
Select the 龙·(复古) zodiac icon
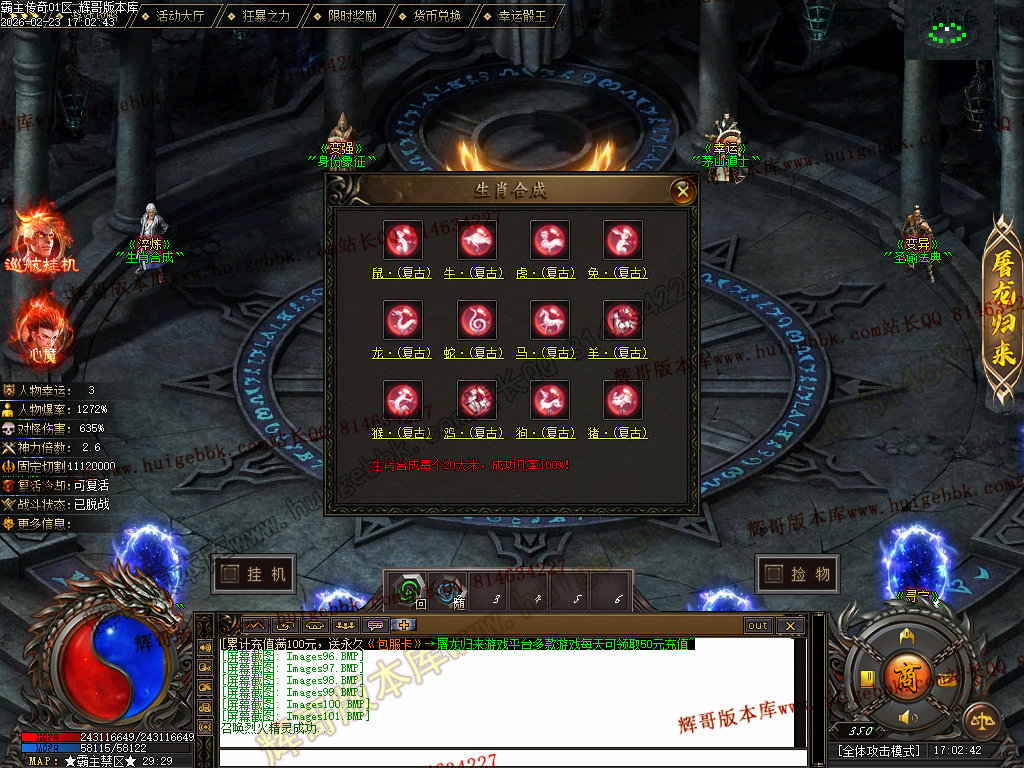tap(404, 321)
